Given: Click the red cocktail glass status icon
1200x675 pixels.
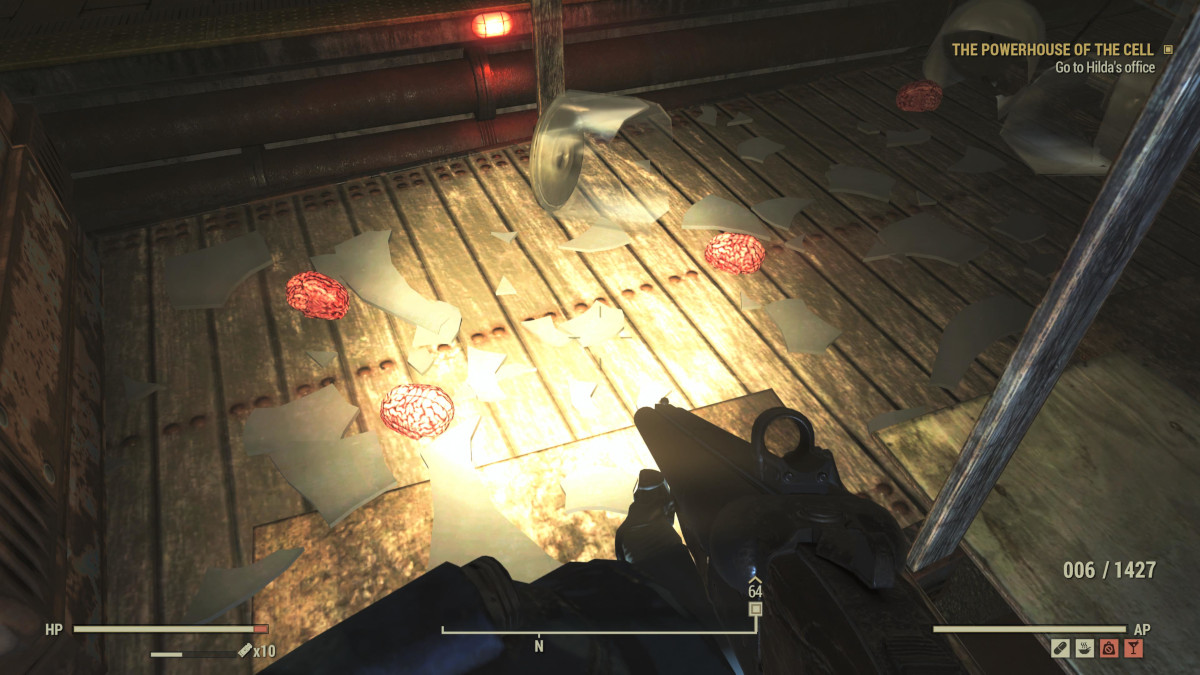Looking at the screenshot, I should click(x=1133, y=648).
